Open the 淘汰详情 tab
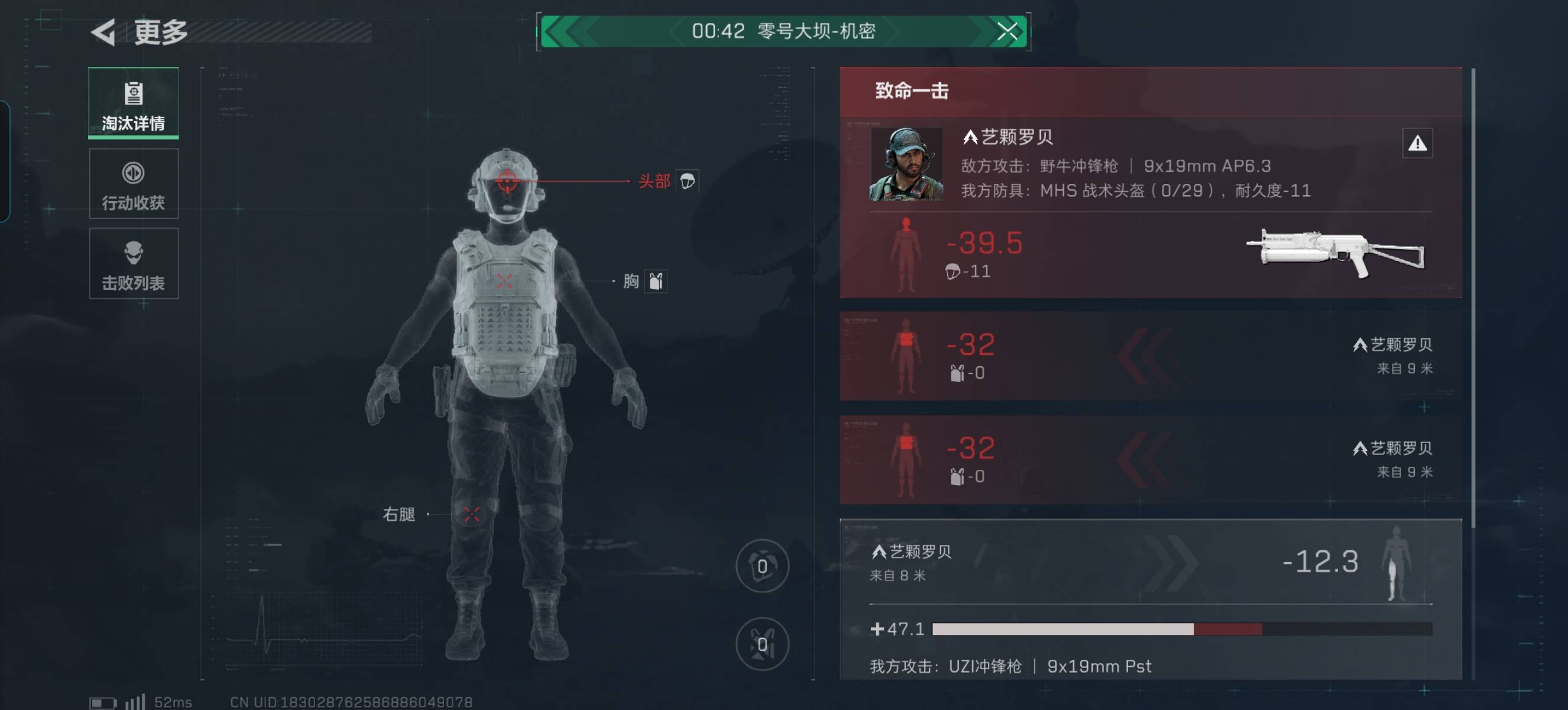Screen dimensions: 1568x710 tap(133, 104)
